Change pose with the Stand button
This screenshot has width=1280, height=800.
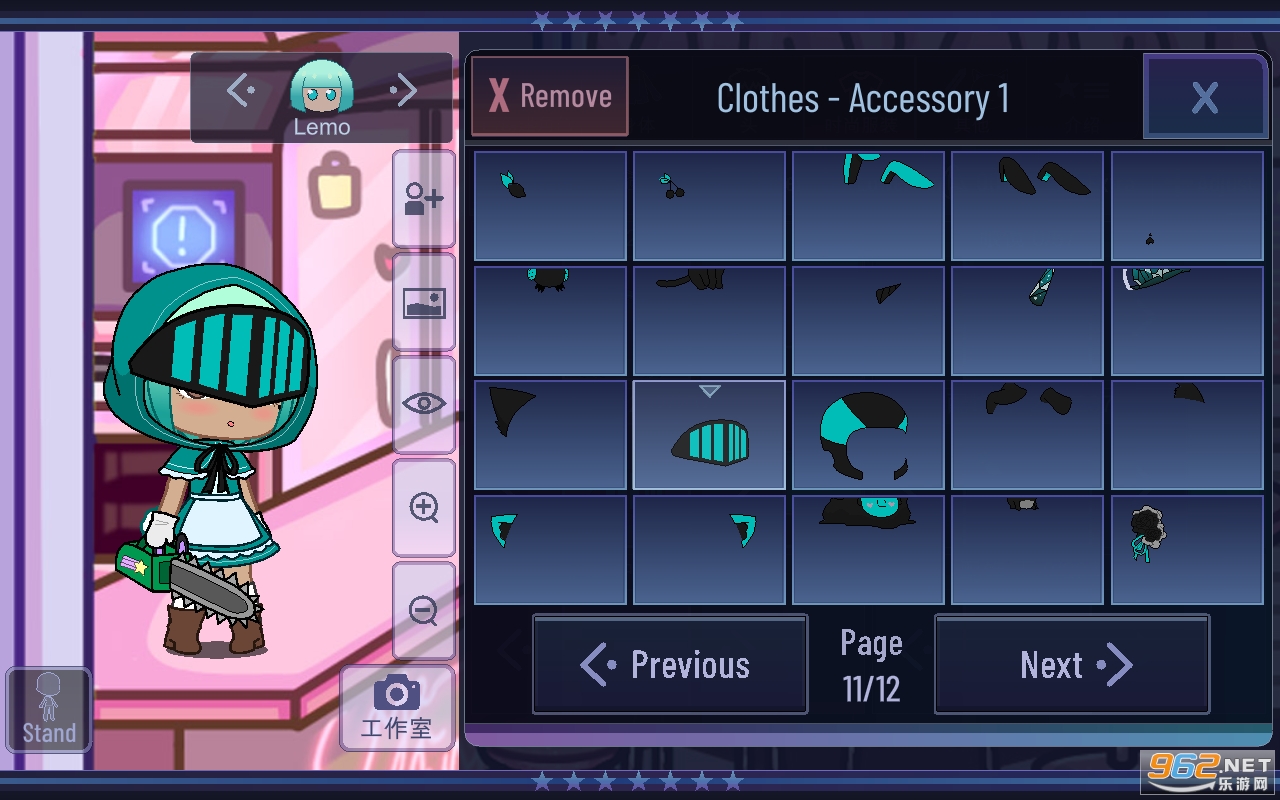[x=49, y=710]
